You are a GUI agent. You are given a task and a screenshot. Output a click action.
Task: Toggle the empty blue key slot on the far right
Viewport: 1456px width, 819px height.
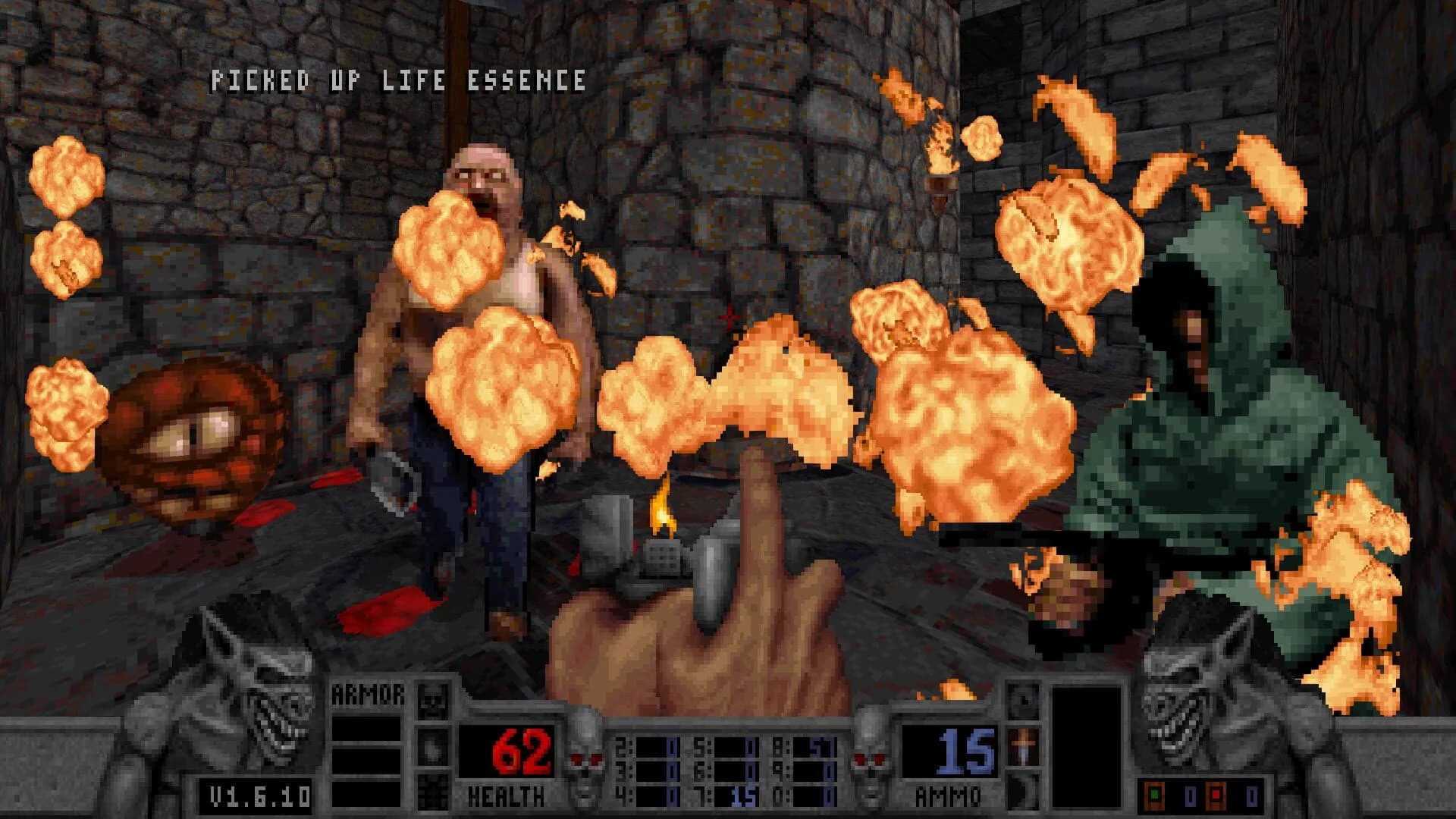click(x=1251, y=796)
